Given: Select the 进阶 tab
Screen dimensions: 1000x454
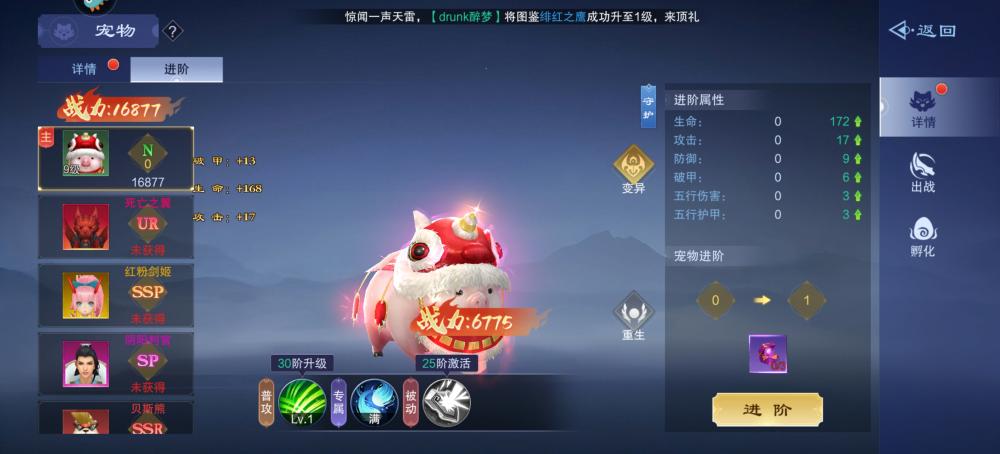Looking at the screenshot, I should click(x=176, y=70).
